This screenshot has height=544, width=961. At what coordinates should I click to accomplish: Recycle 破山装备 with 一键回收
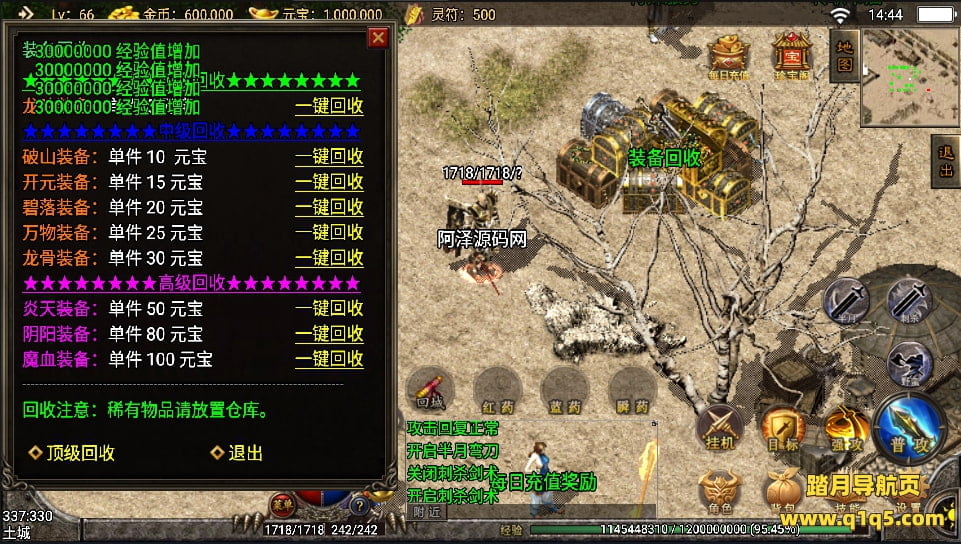point(328,156)
